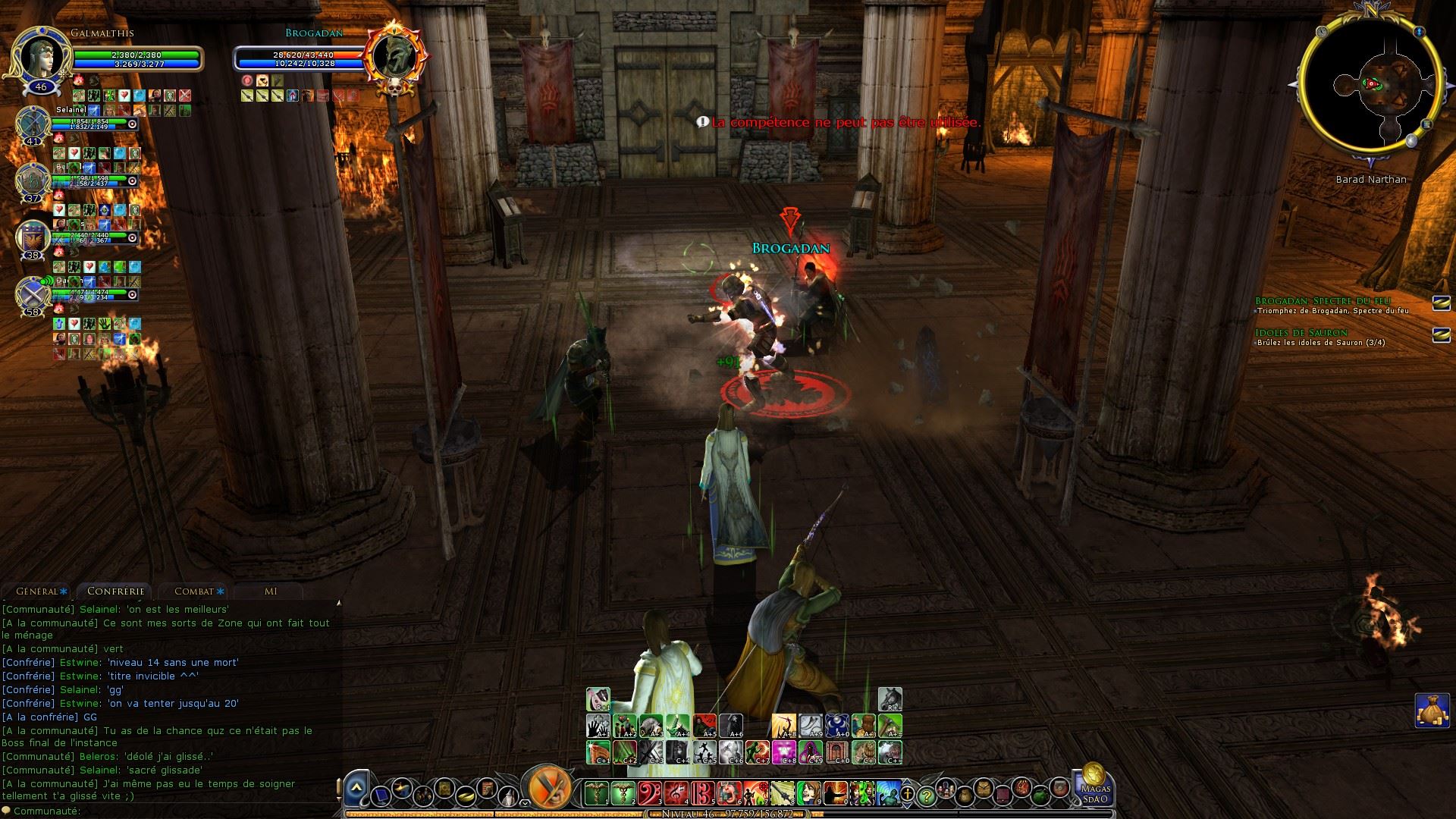Use the first caduceus healing skill
Image resolution: width=1456 pixels, height=819 pixels.
pos(596,793)
